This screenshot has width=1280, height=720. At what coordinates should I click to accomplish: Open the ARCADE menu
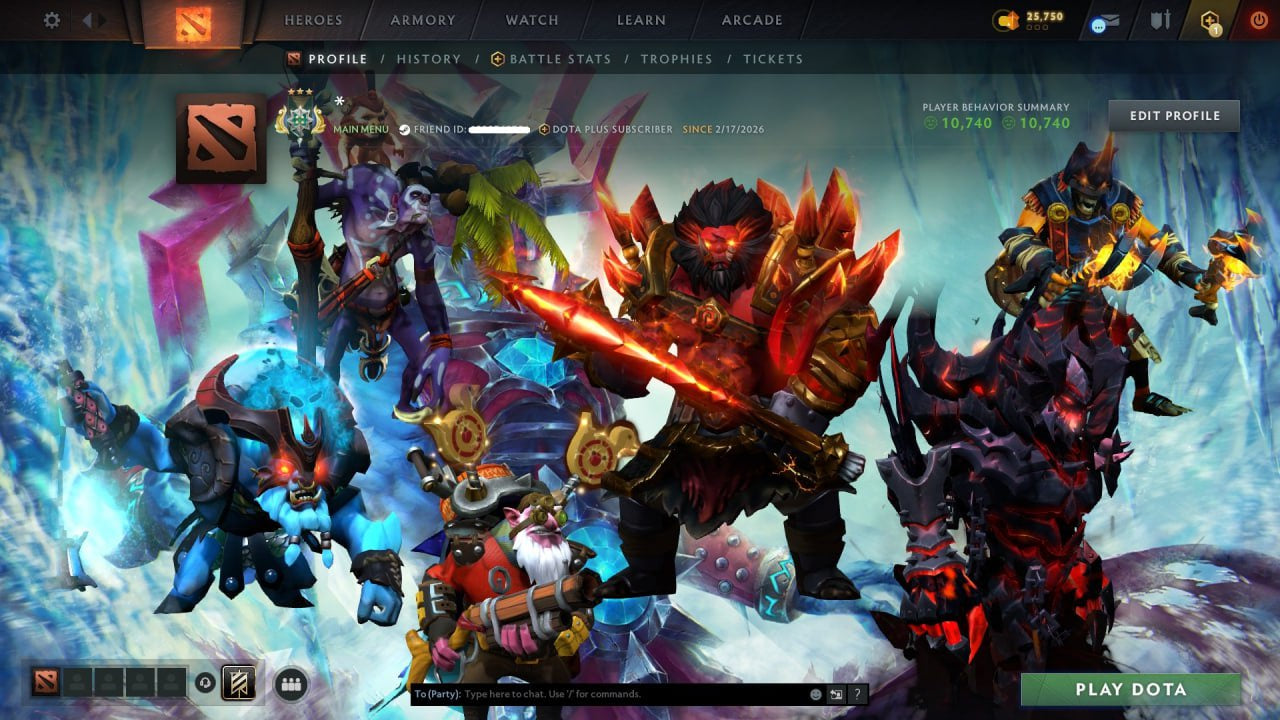(x=754, y=19)
